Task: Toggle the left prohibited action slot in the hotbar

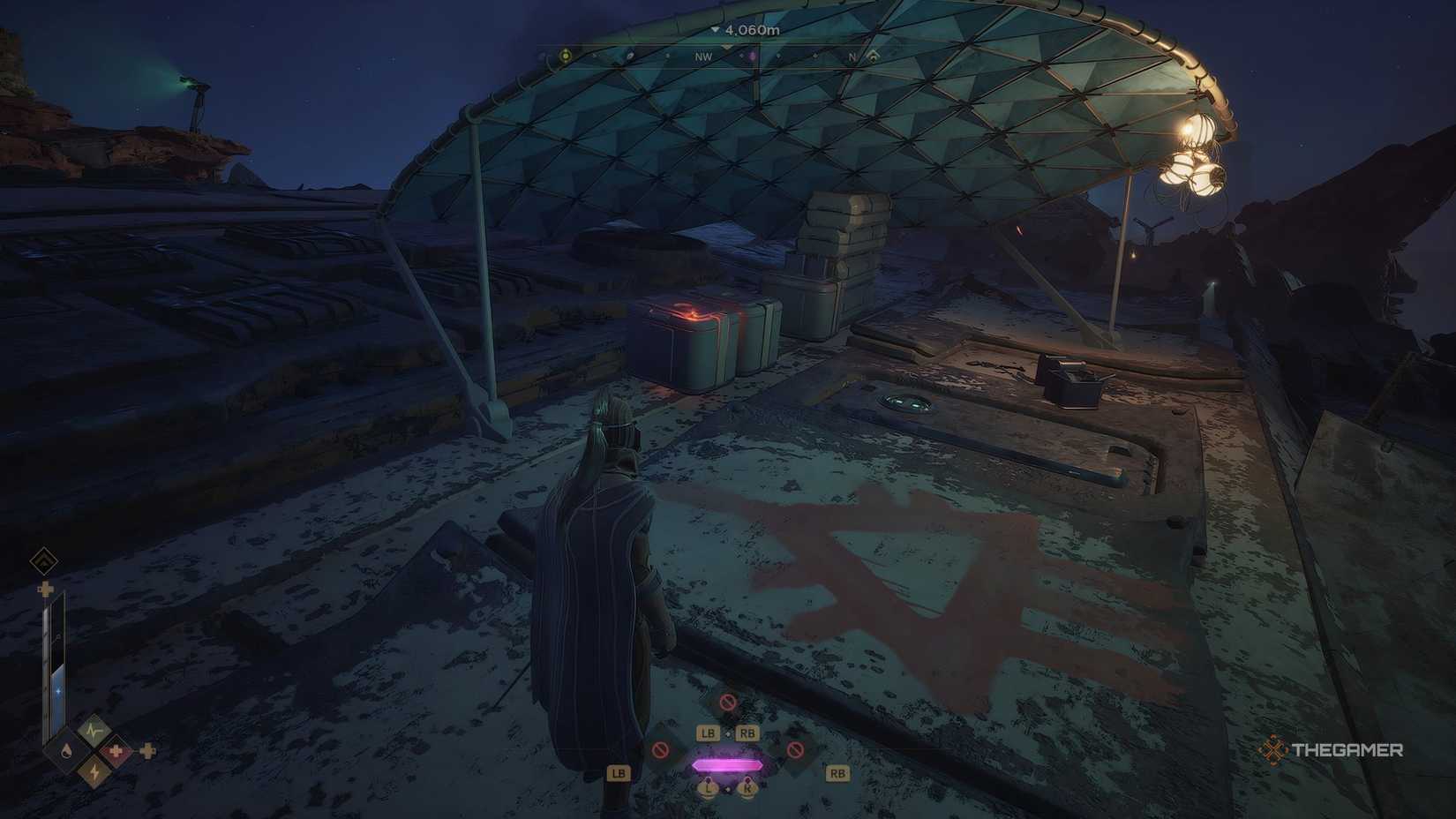Action: coord(660,750)
